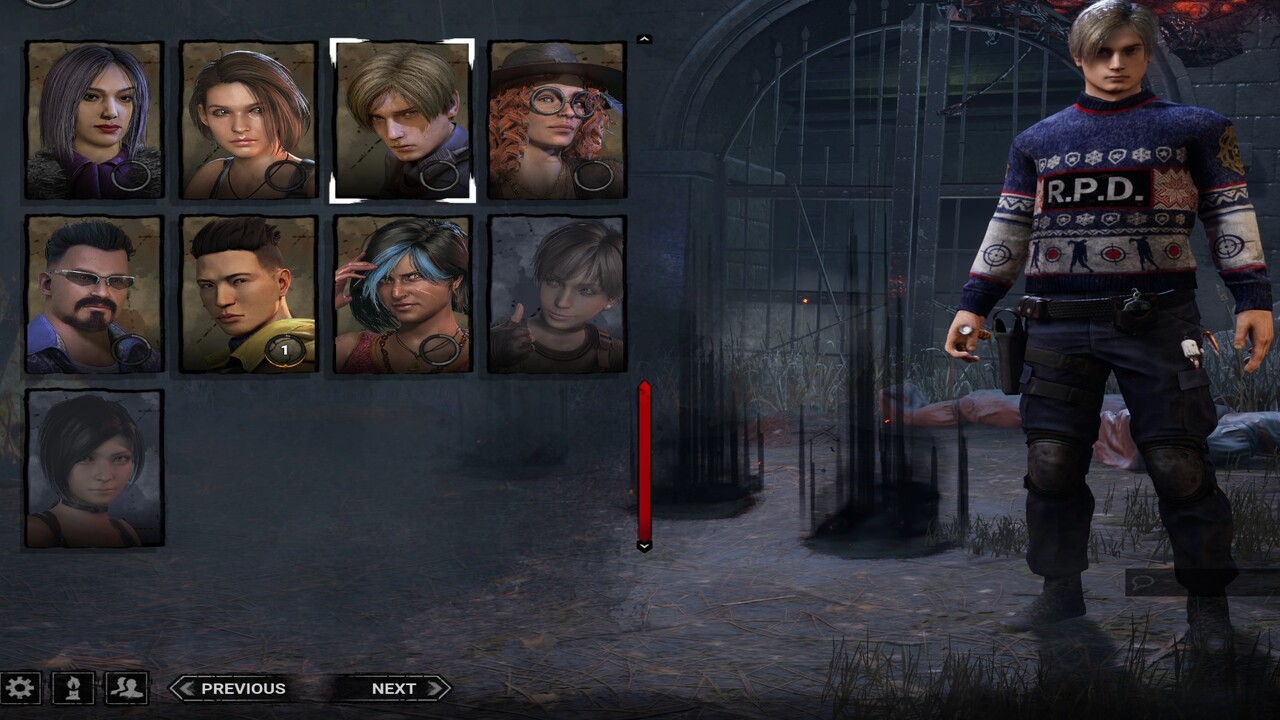Click the notification badge showing 1
The image size is (1280, 720).
tap(283, 350)
